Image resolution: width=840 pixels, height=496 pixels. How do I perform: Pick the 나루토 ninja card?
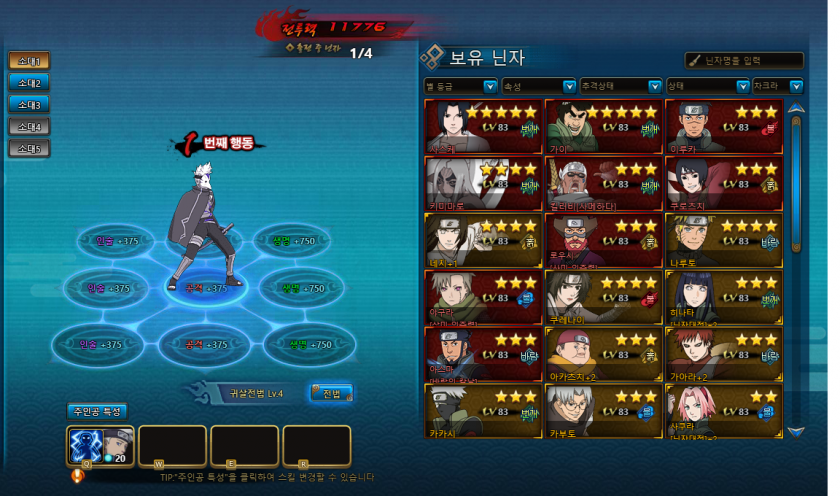coord(723,240)
